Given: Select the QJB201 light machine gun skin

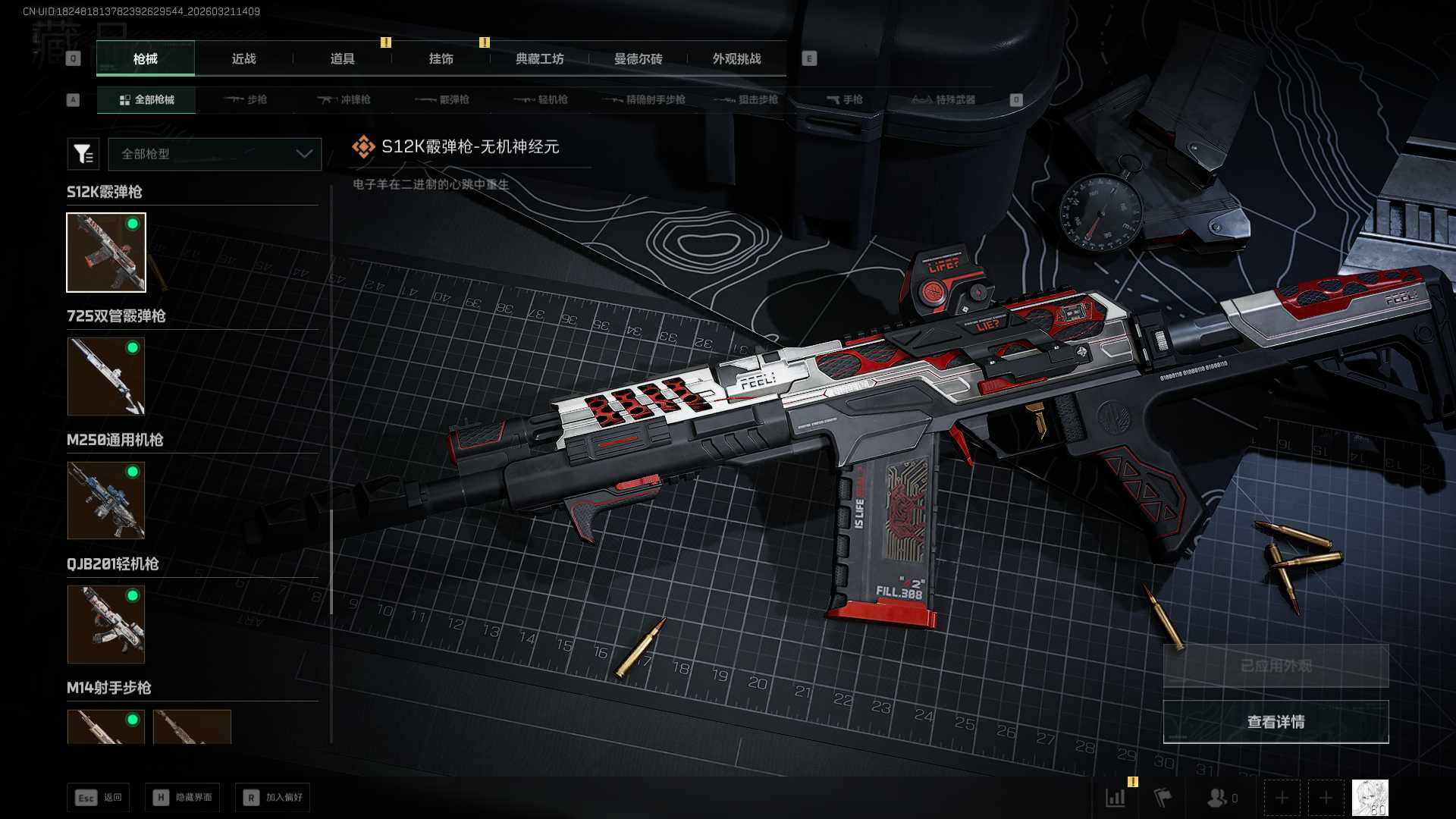Looking at the screenshot, I should 106,624.
